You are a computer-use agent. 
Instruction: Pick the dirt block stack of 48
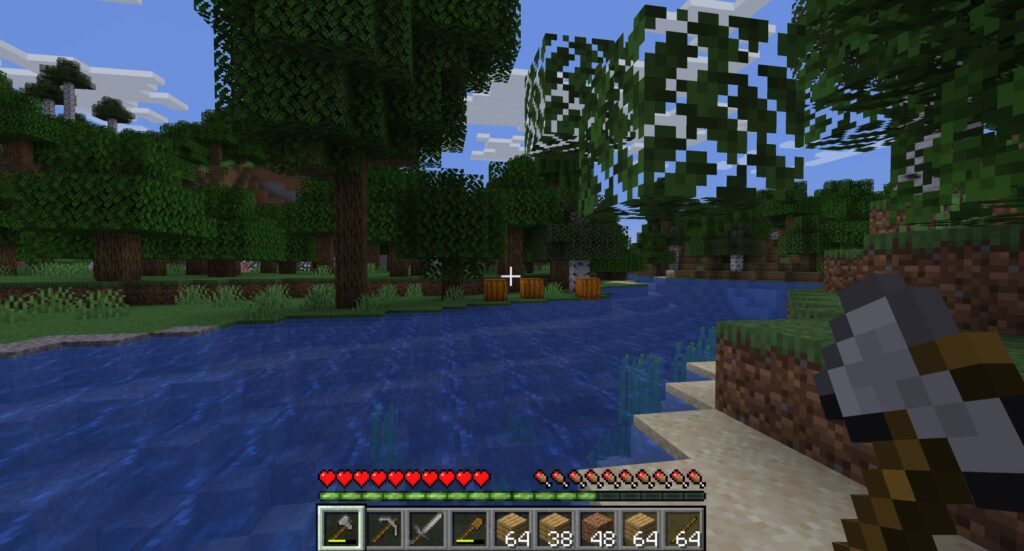click(597, 528)
